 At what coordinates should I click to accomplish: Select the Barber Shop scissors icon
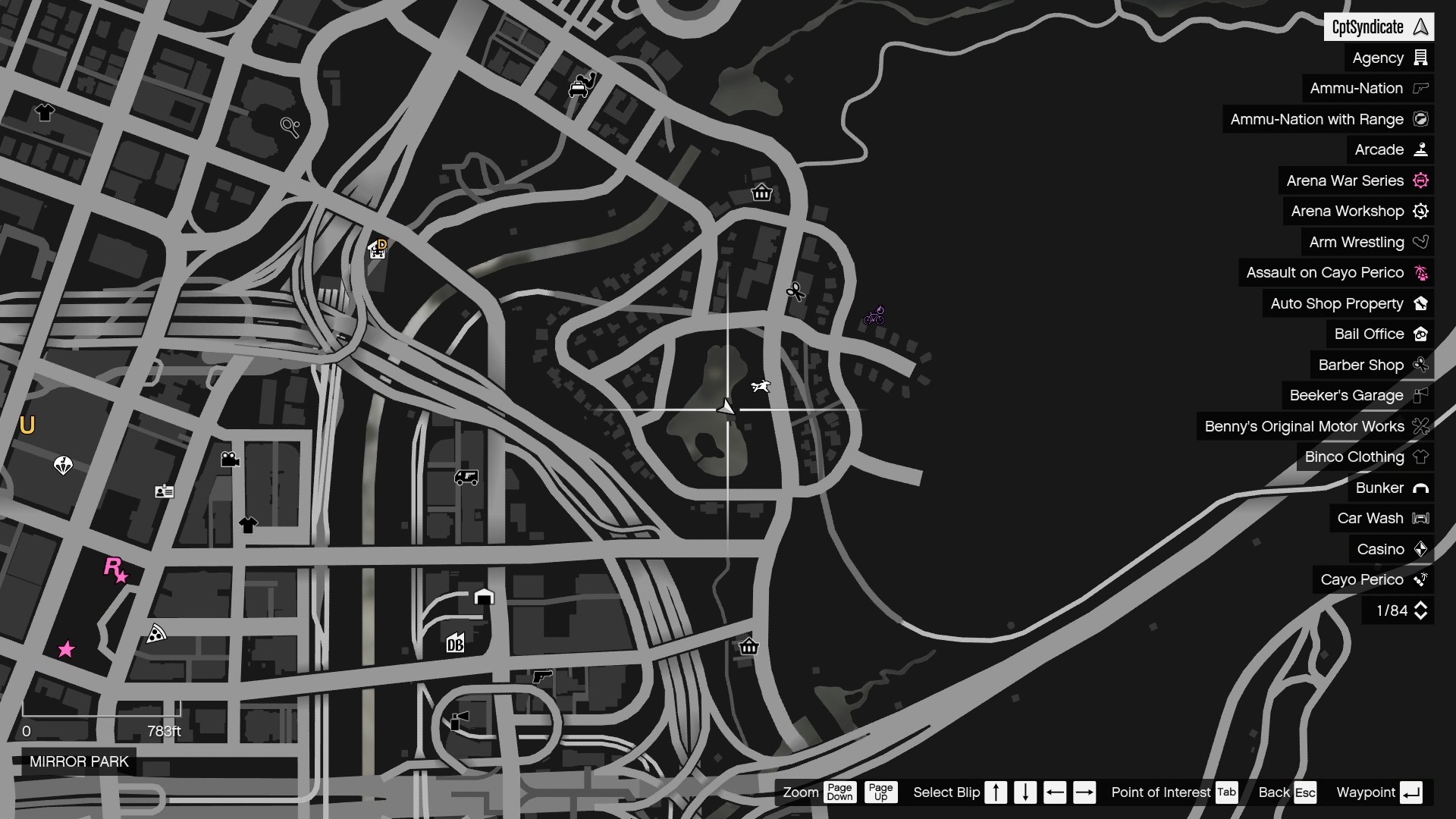pyautogui.click(x=1422, y=365)
